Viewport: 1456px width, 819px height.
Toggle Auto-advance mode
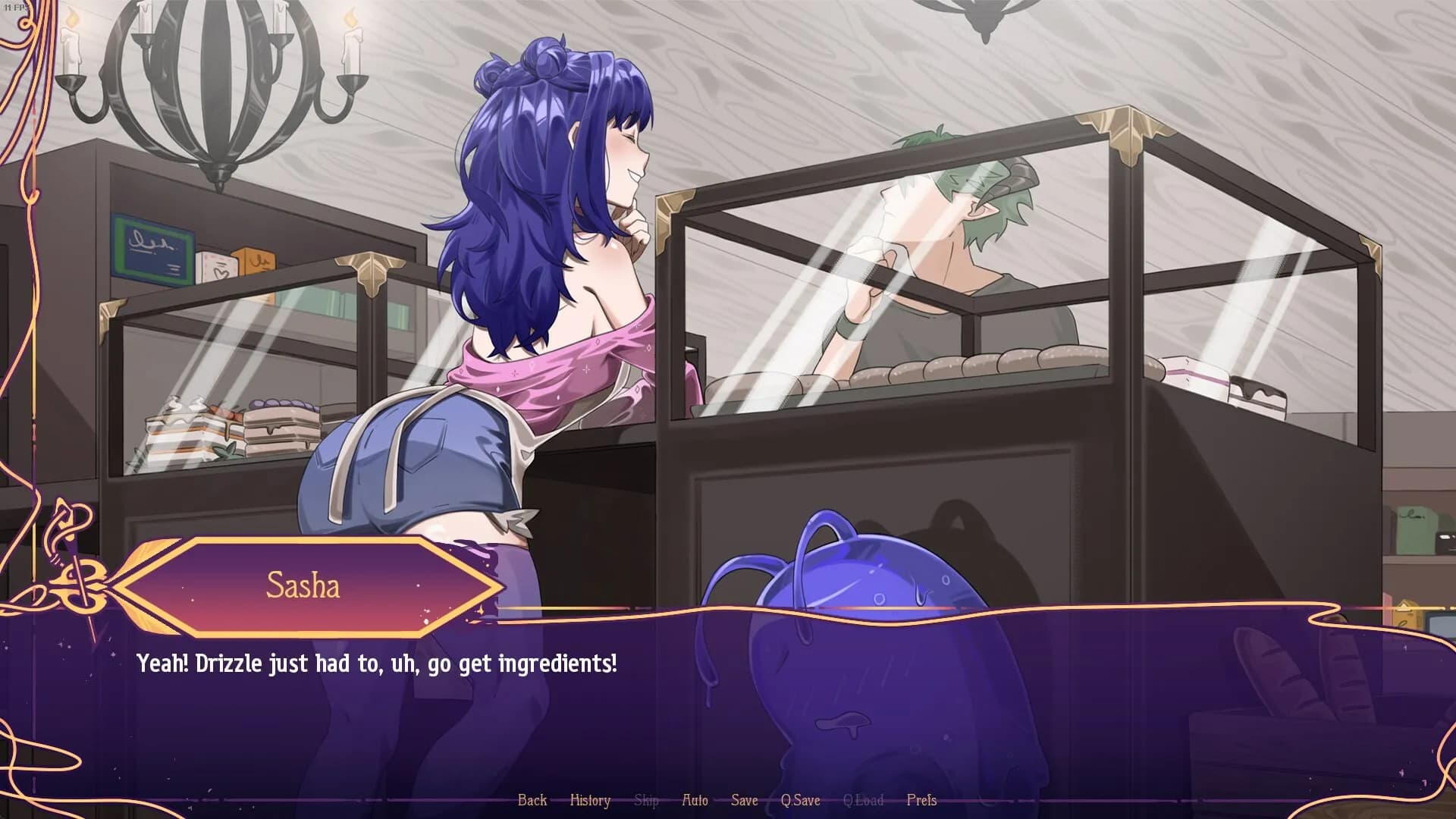pyautogui.click(x=695, y=800)
